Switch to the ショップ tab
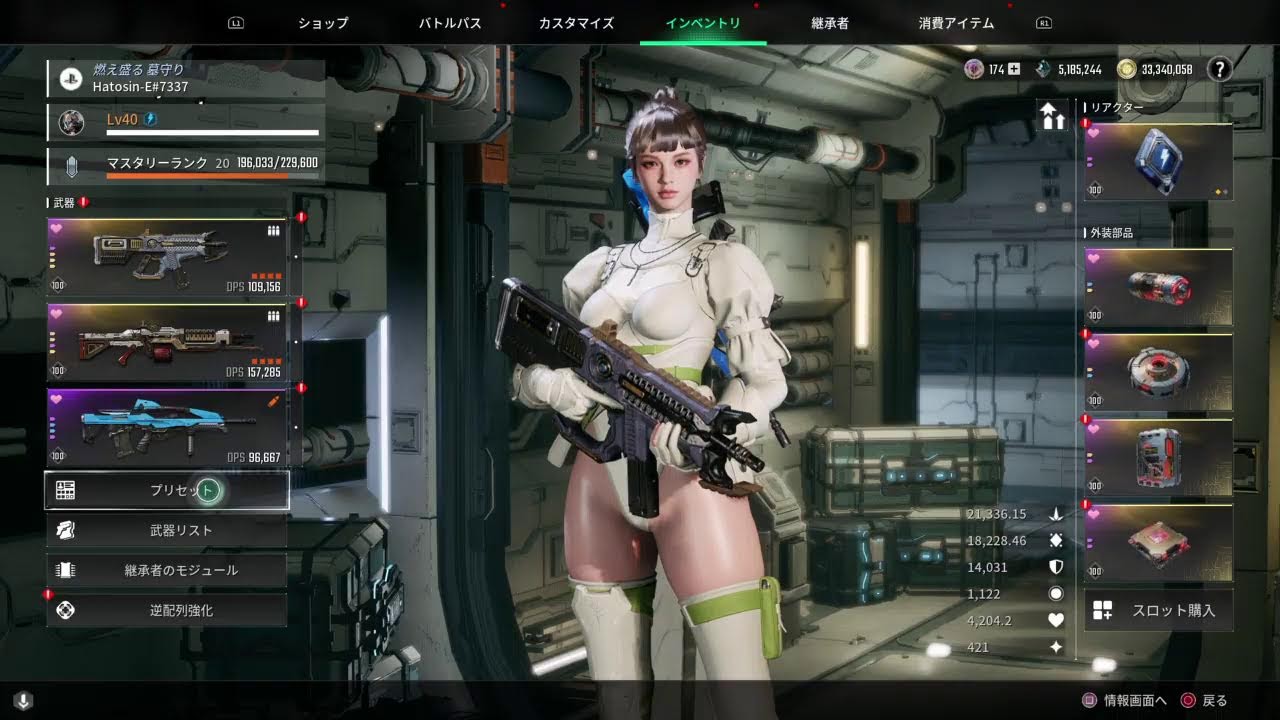The image size is (1280, 720). [x=322, y=22]
